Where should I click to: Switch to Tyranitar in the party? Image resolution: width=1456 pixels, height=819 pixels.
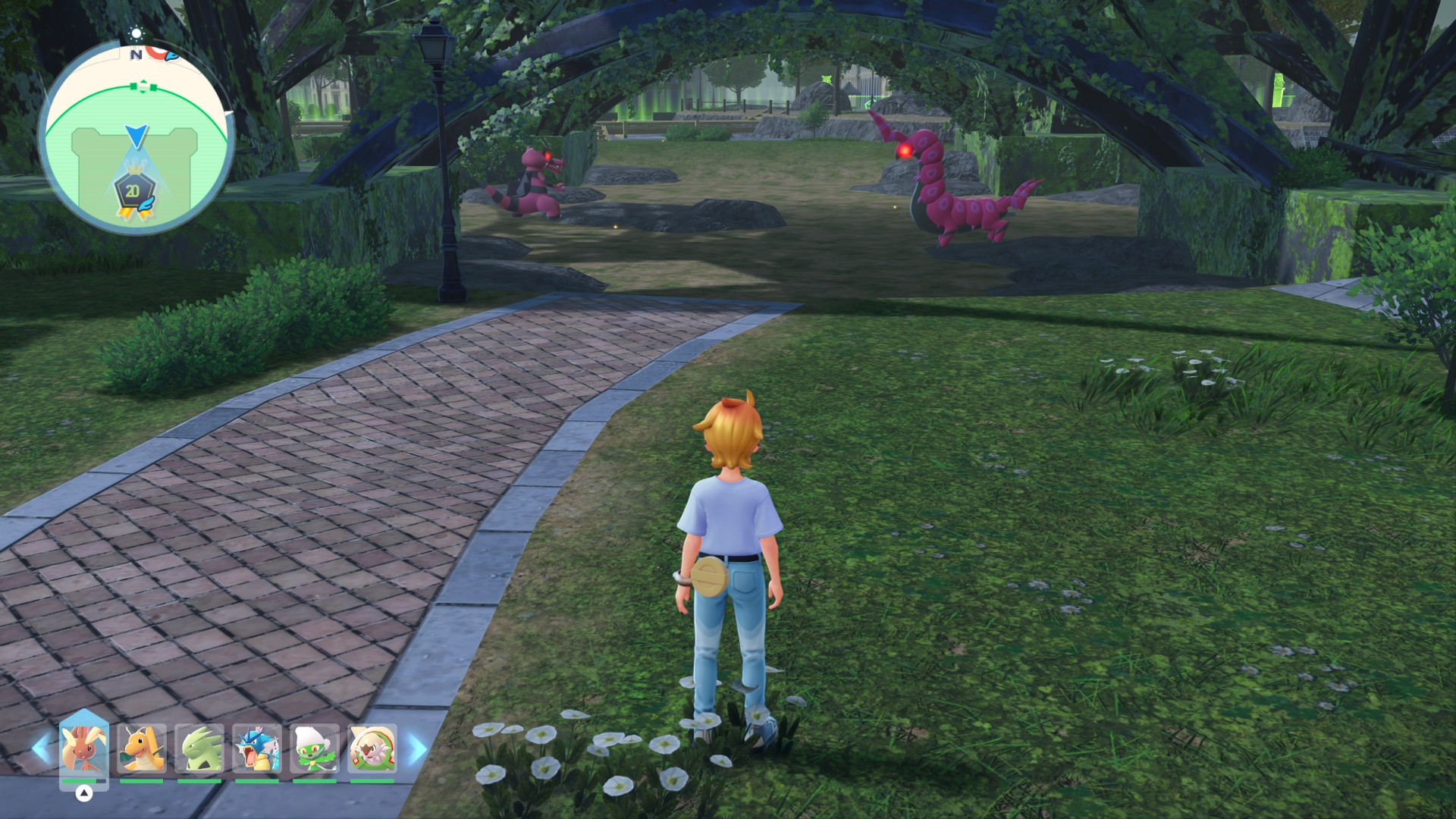coord(199,749)
